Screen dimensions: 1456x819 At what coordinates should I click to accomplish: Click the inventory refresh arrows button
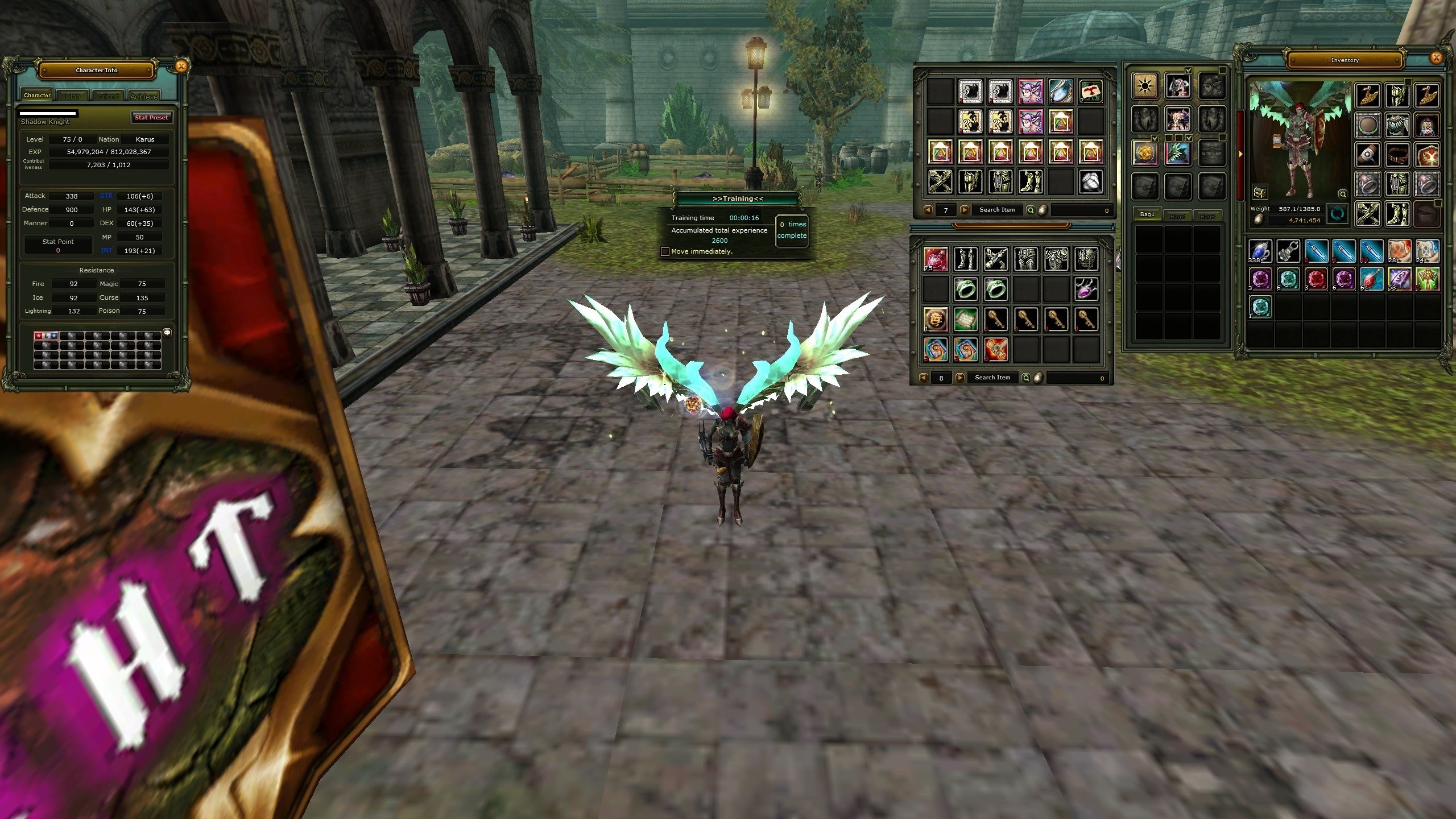pos(1338,214)
